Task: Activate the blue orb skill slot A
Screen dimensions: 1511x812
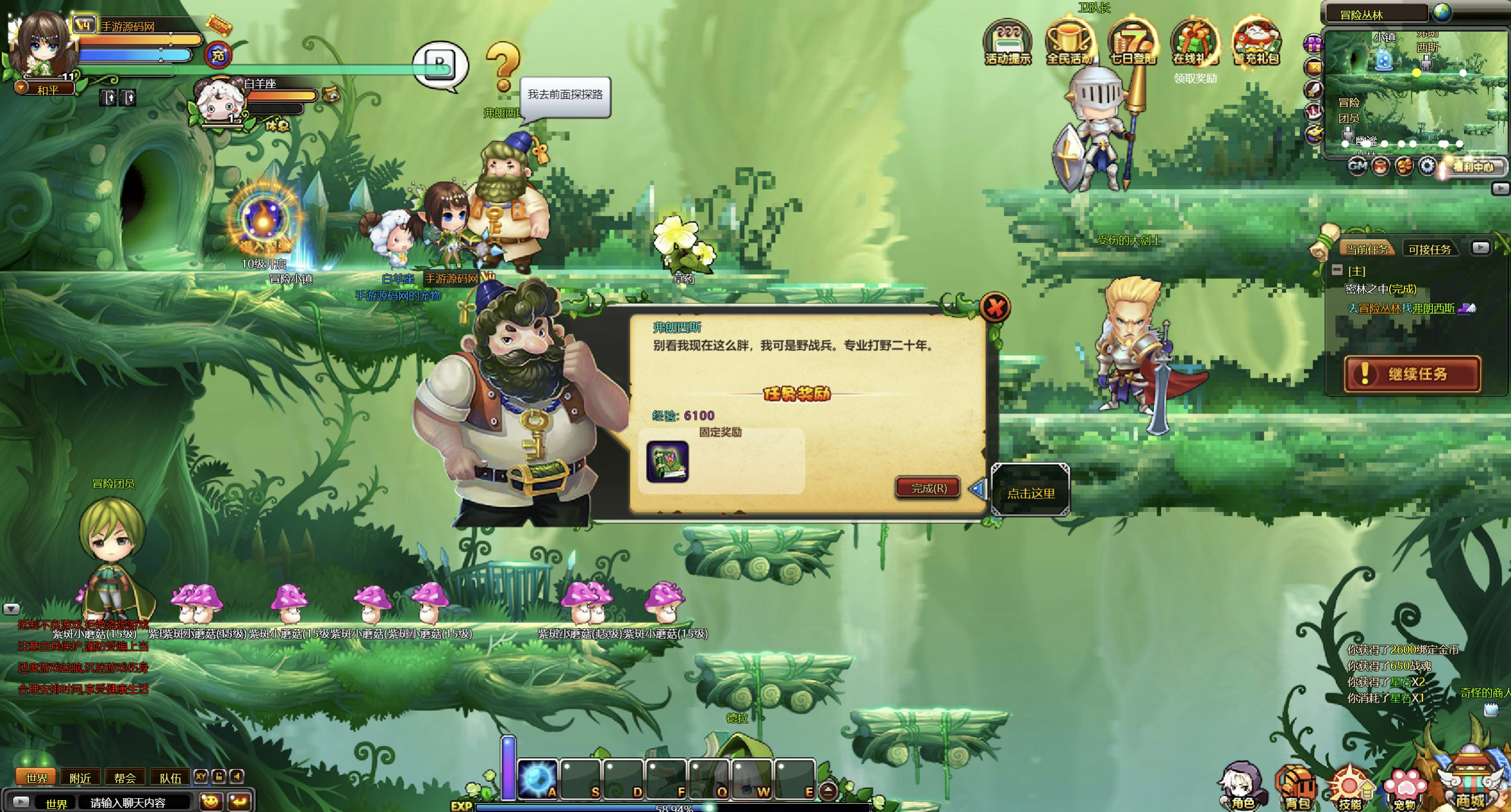Action: click(x=538, y=779)
